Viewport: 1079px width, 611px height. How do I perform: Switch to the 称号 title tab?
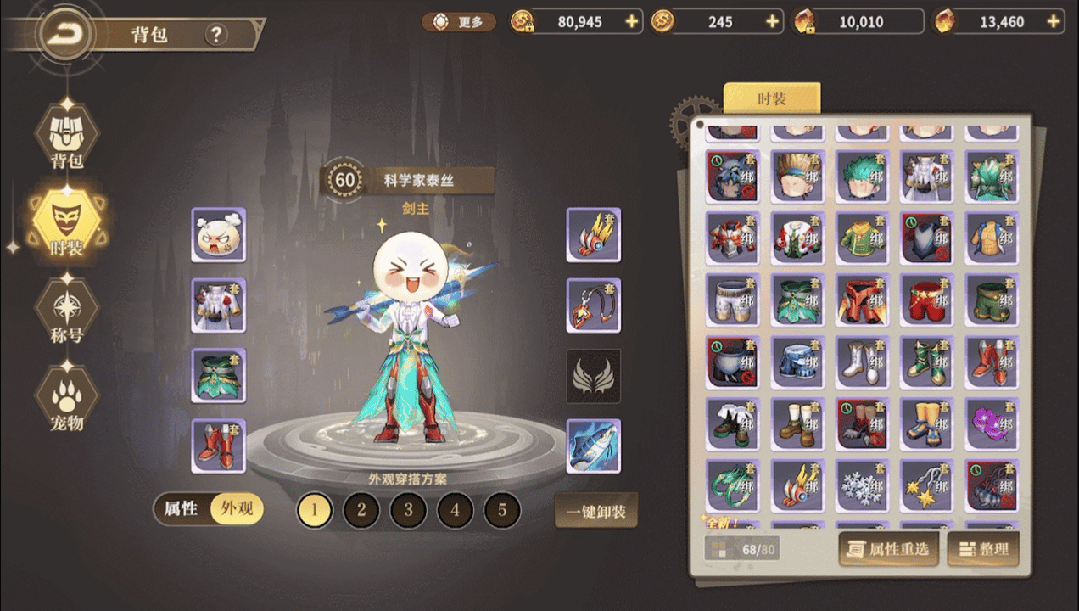pyautogui.click(x=66, y=310)
